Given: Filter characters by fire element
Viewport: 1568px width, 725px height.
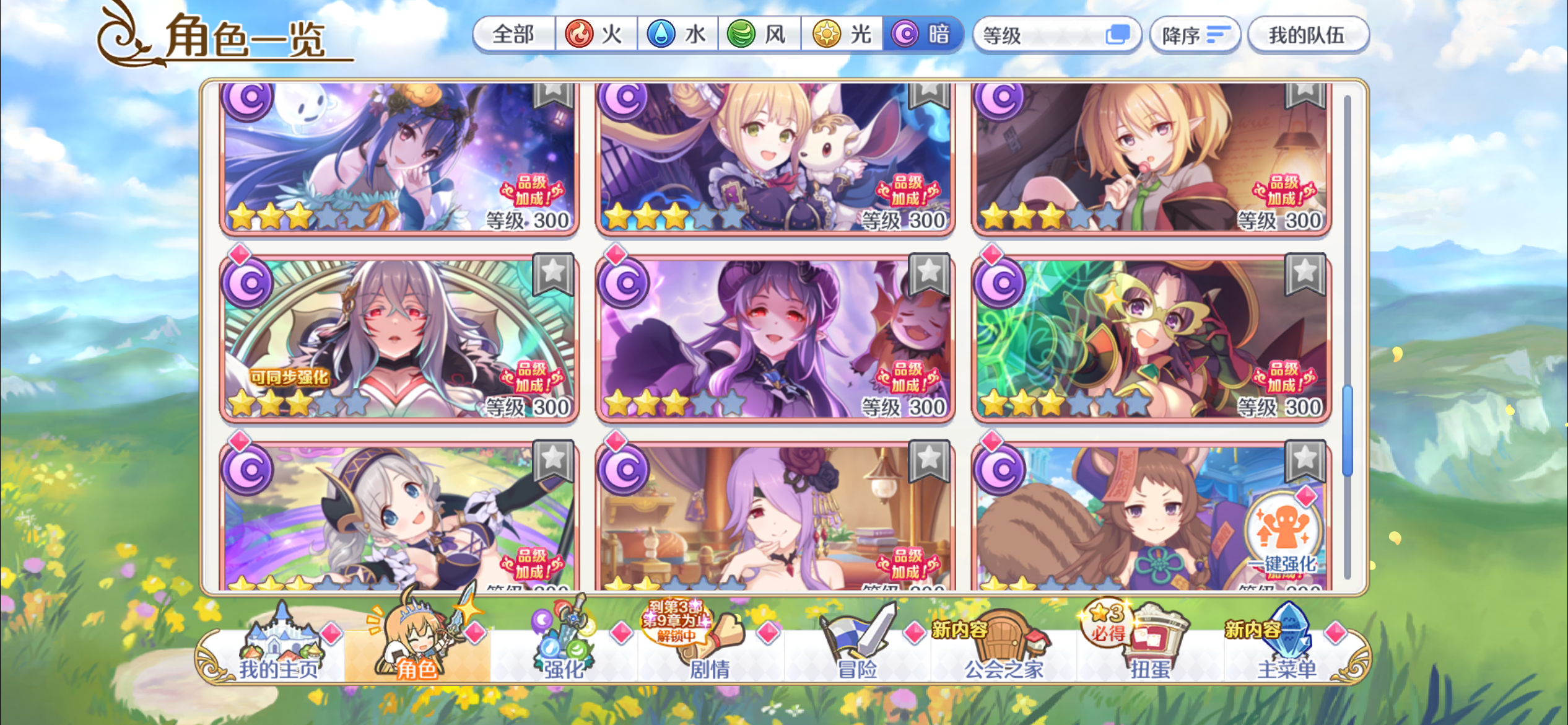Looking at the screenshot, I should tap(595, 34).
